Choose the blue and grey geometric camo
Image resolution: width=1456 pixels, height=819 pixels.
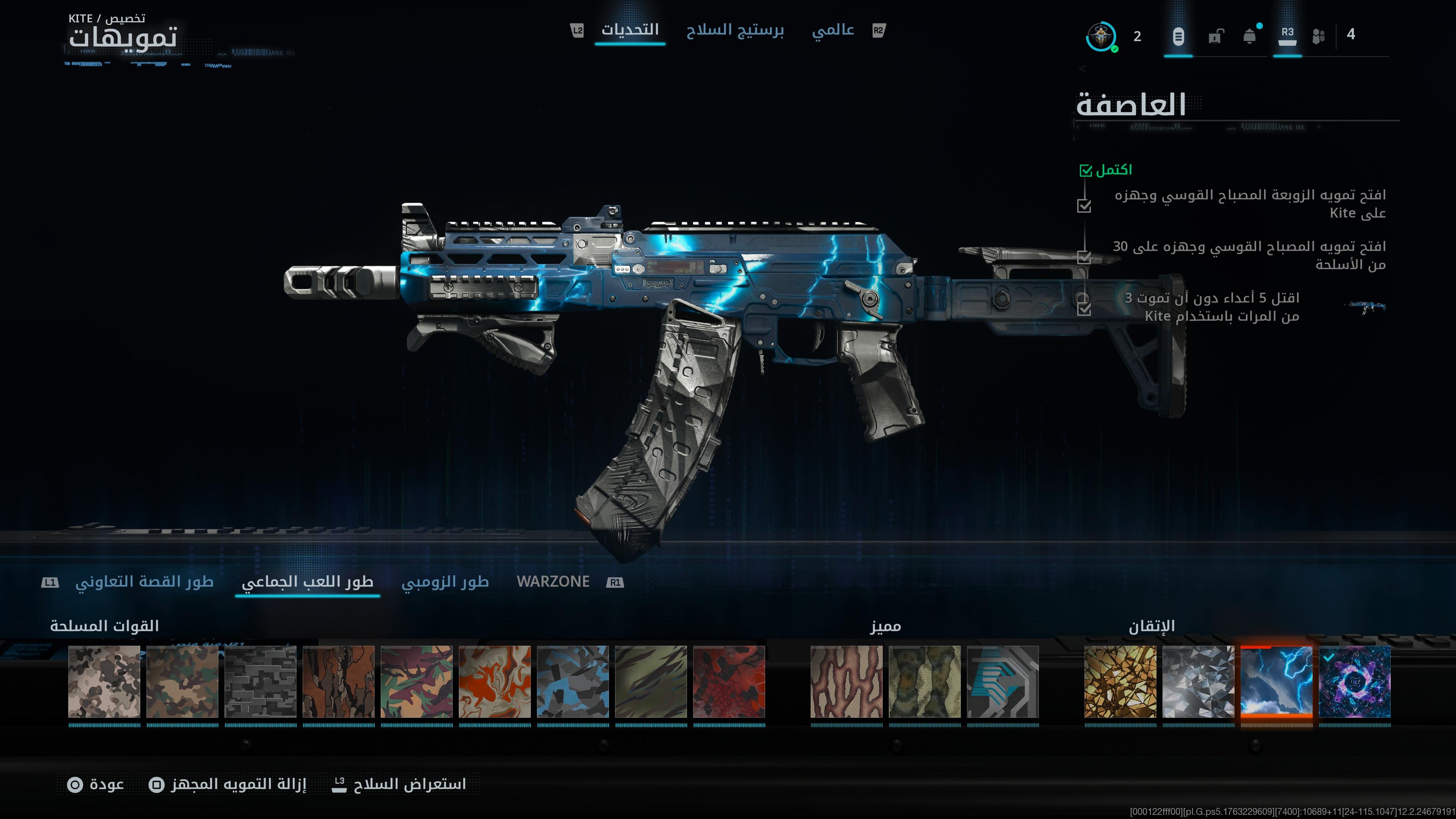tap(573, 682)
